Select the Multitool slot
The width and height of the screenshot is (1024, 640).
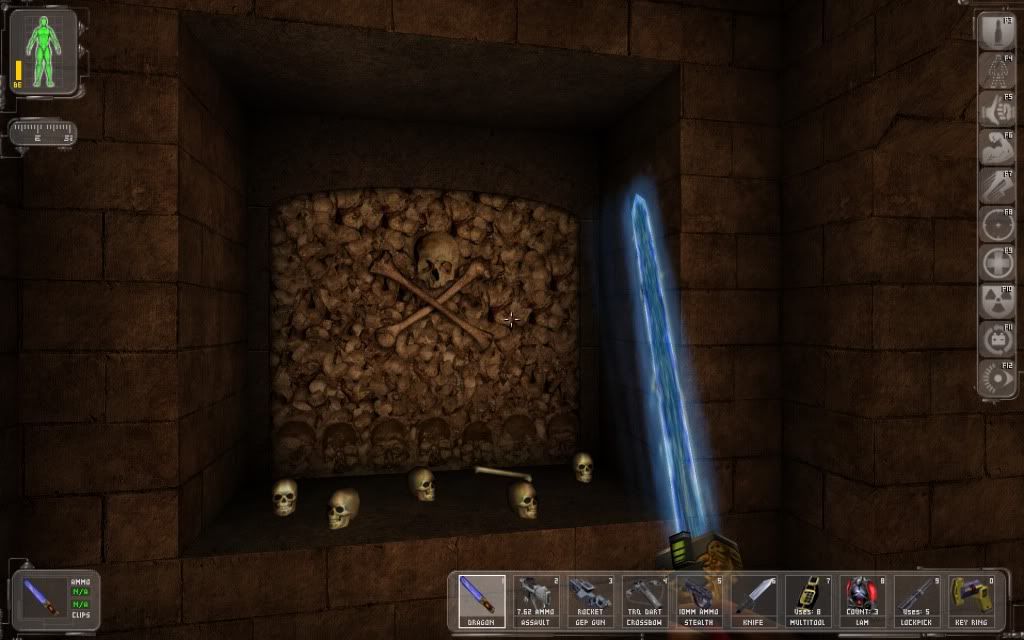point(807,601)
